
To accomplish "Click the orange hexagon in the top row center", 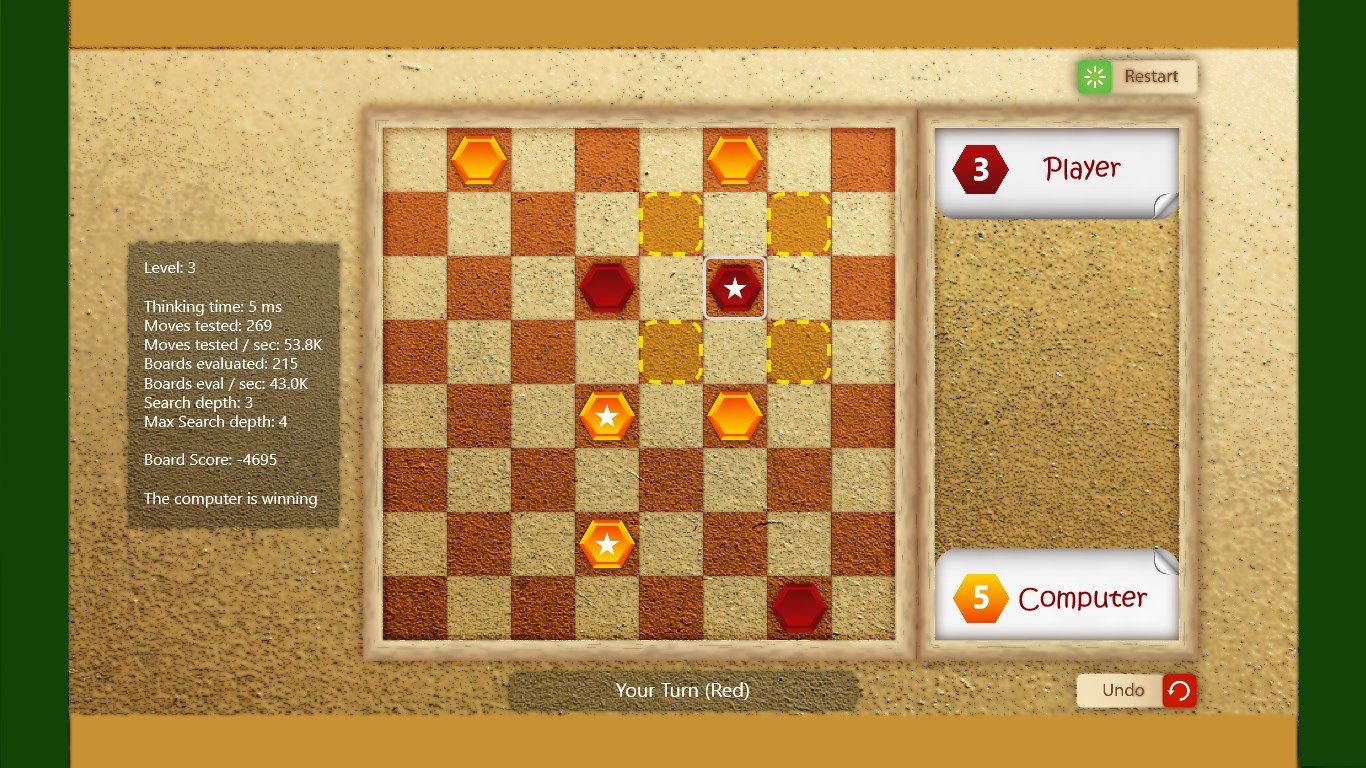I will pyautogui.click(x=735, y=158).
